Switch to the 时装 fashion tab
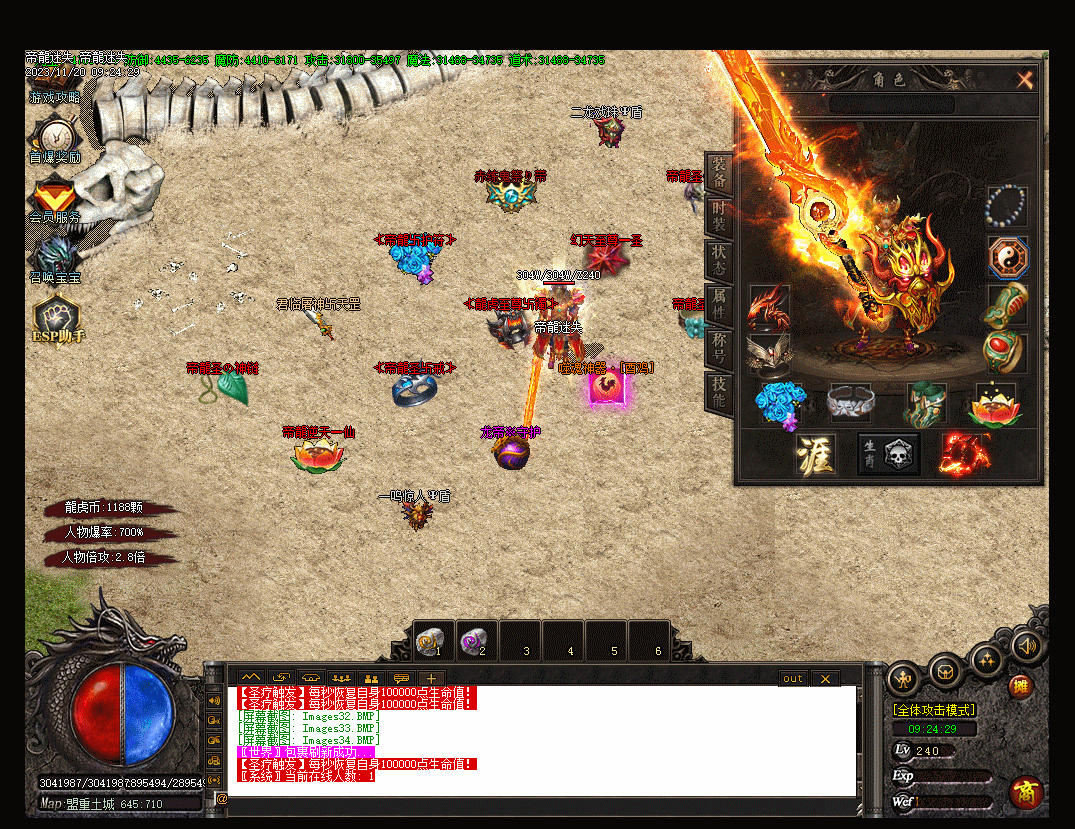This screenshot has height=829, width=1075. coord(719,220)
